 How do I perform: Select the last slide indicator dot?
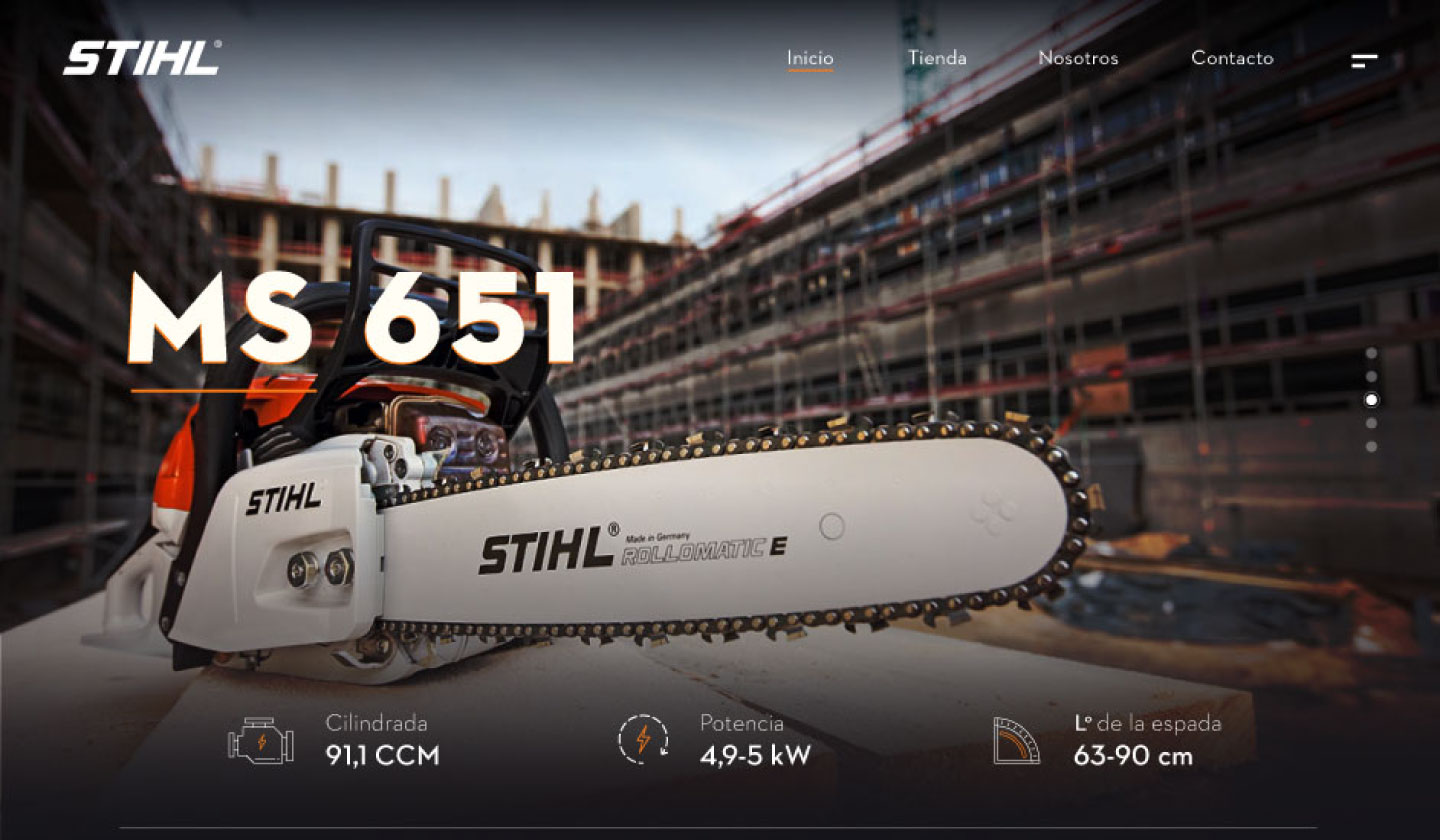coord(1371,446)
